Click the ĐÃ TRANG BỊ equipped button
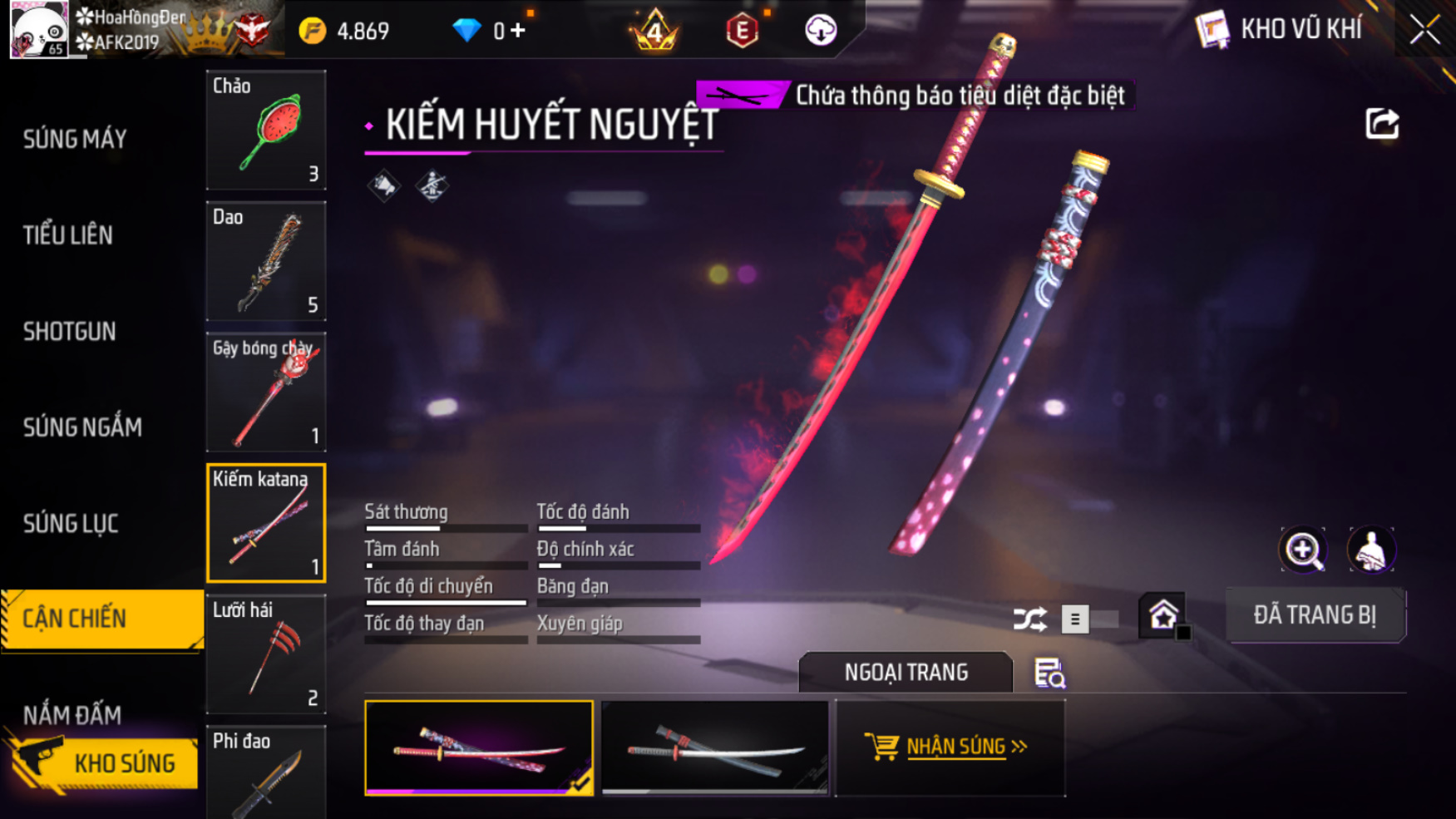Image resolution: width=1456 pixels, height=819 pixels. point(1315,615)
